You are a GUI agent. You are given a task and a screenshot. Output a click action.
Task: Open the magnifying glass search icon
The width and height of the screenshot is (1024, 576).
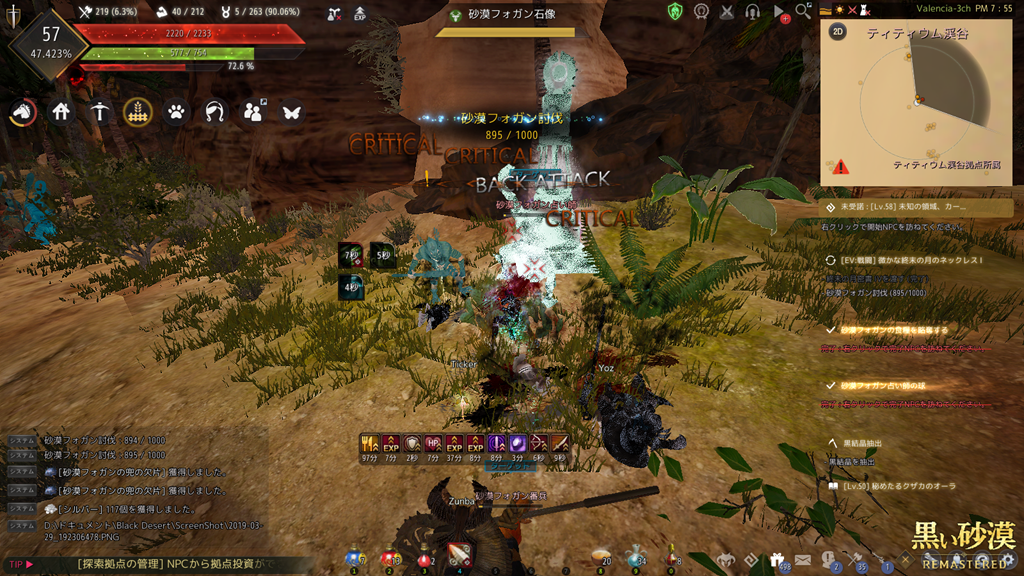(x=803, y=11)
